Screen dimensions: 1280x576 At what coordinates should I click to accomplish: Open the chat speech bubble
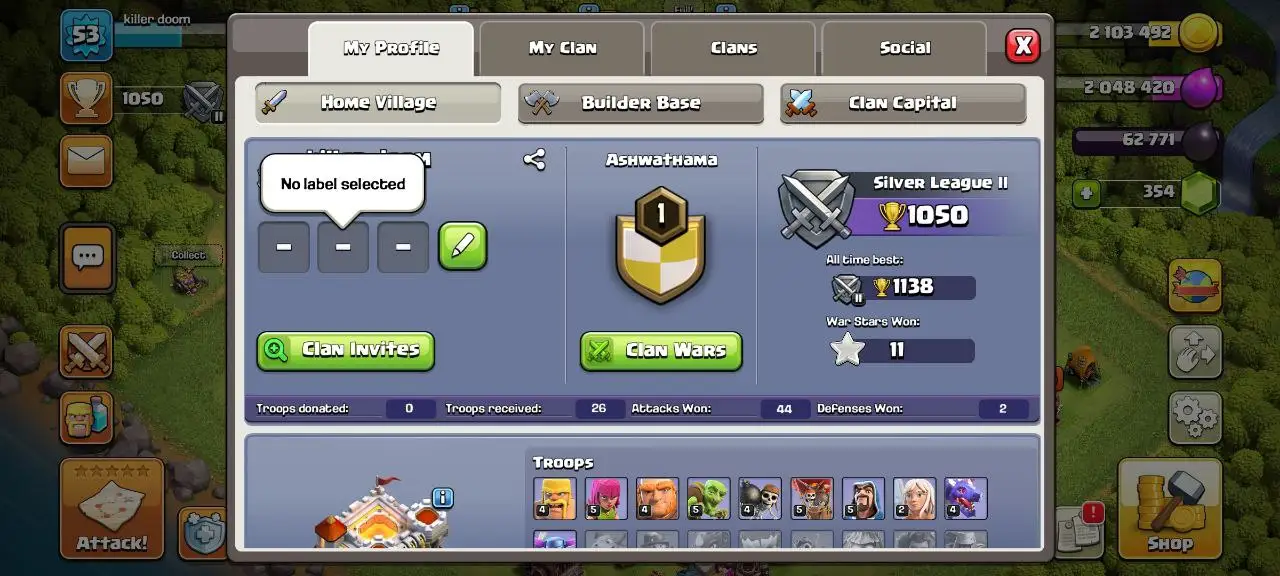87,258
